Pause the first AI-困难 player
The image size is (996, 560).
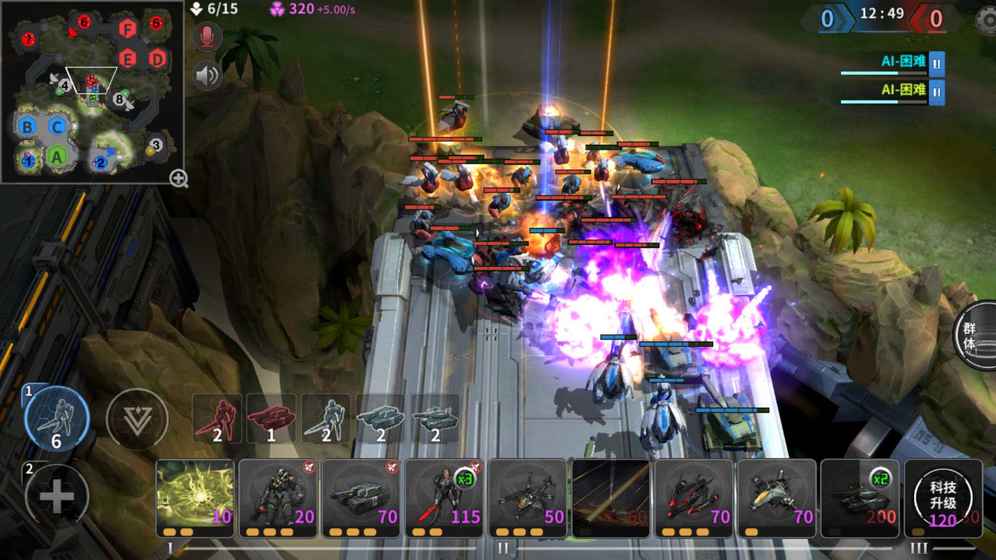pos(937,63)
